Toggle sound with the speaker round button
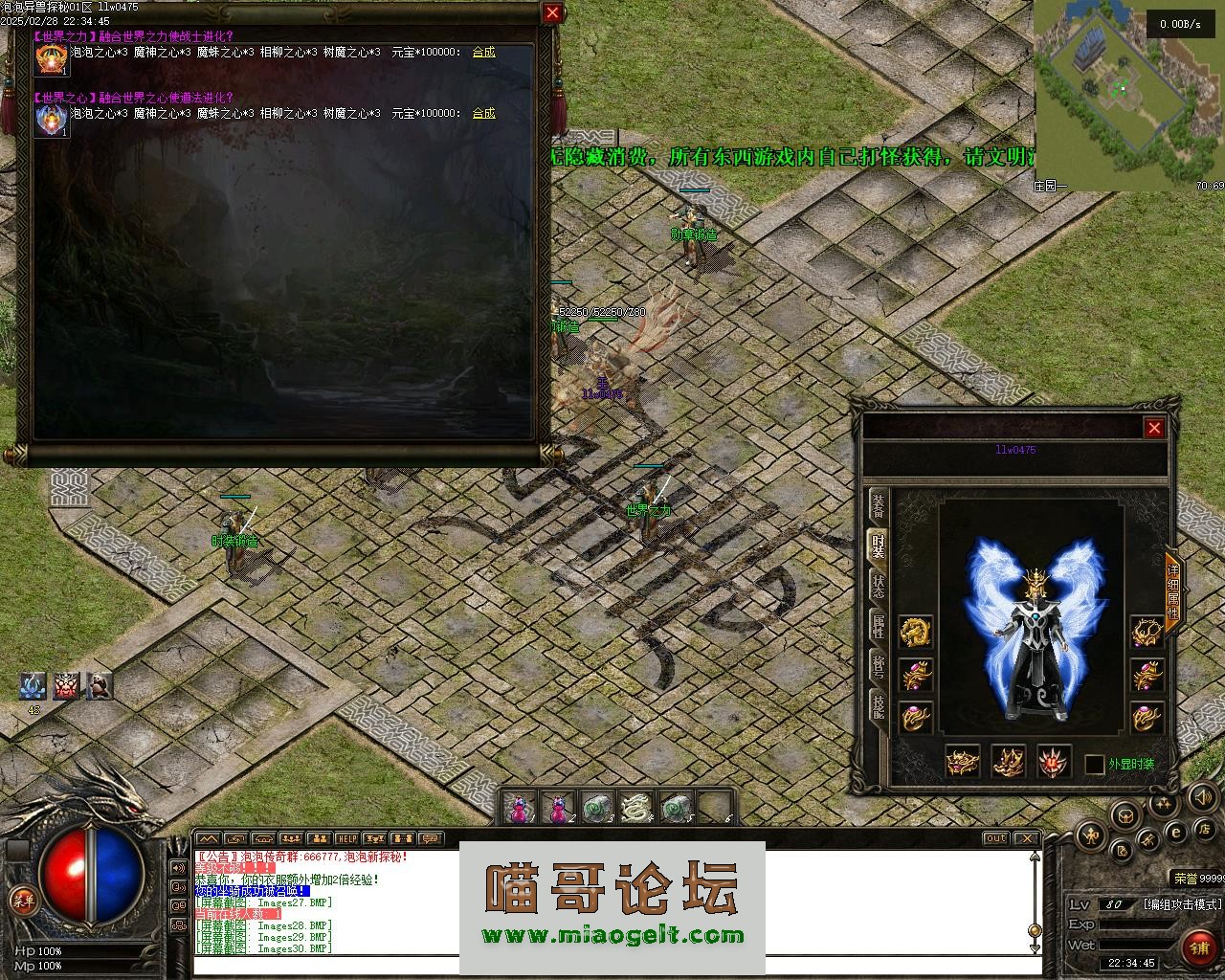Image resolution: width=1225 pixels, height=980 pixels. [x=1201, y=796]
